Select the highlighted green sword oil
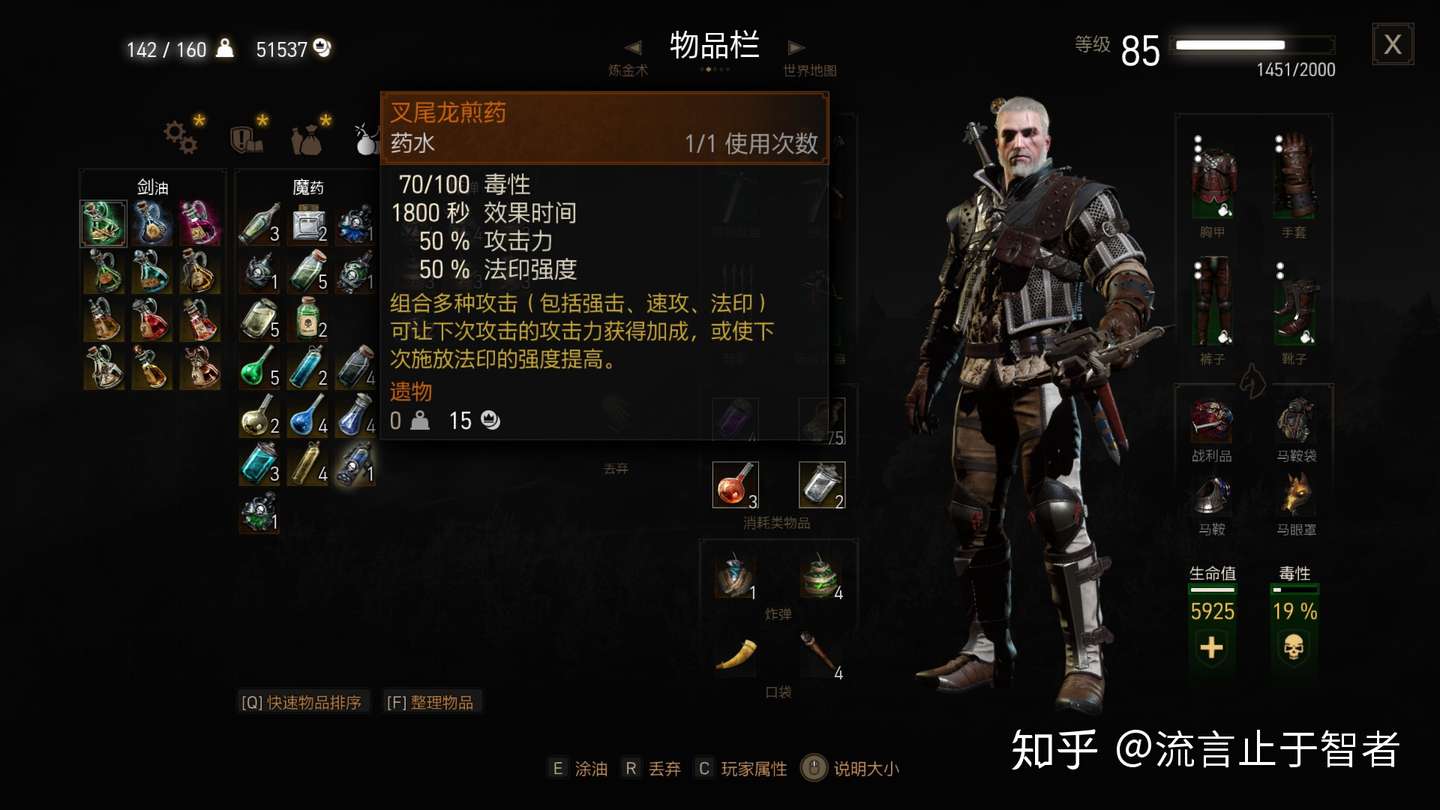Screen dimensions: 1440x810 click(x=103, y=223)
